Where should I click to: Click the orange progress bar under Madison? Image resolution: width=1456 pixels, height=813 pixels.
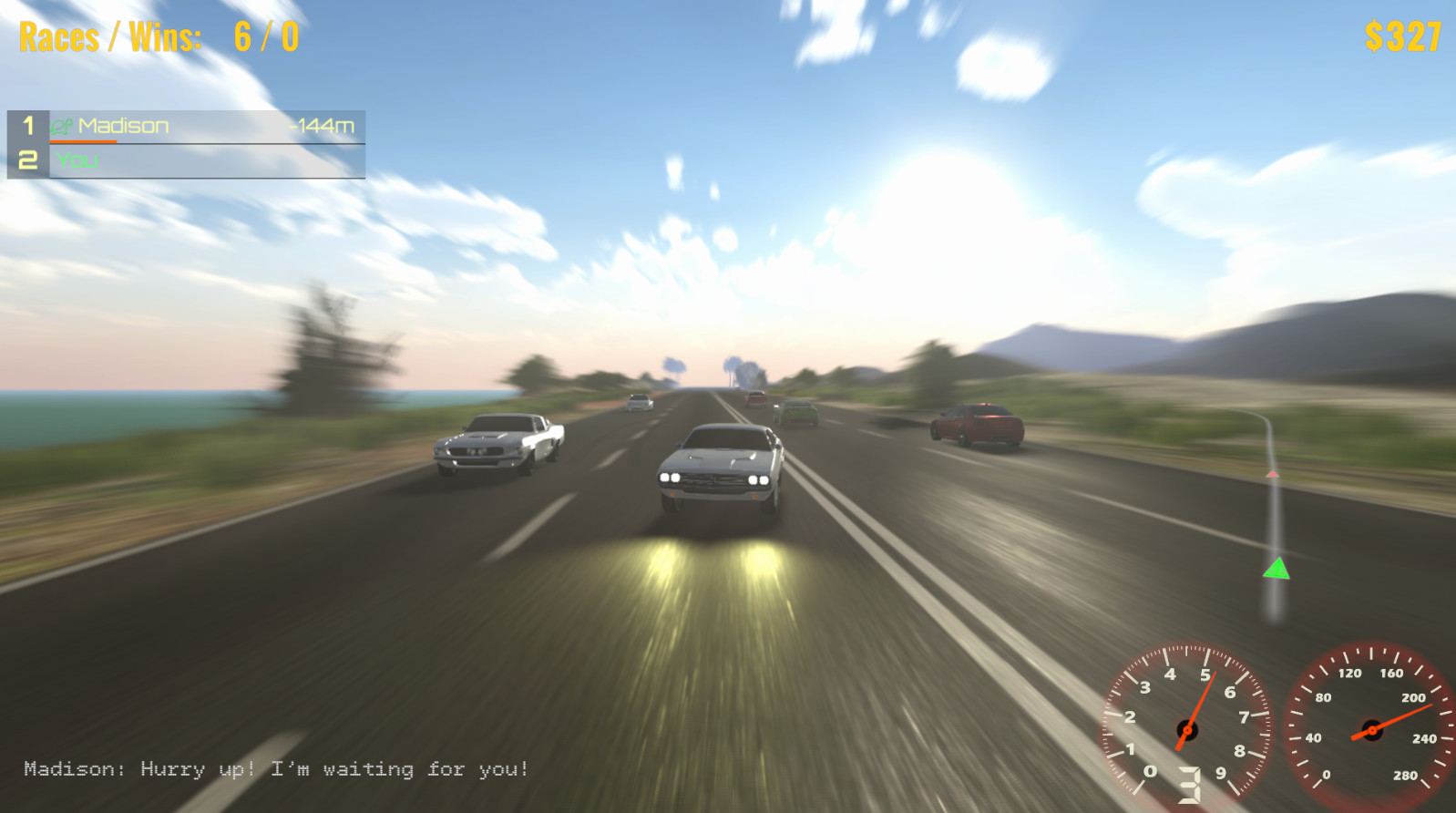tap(87, 143)
